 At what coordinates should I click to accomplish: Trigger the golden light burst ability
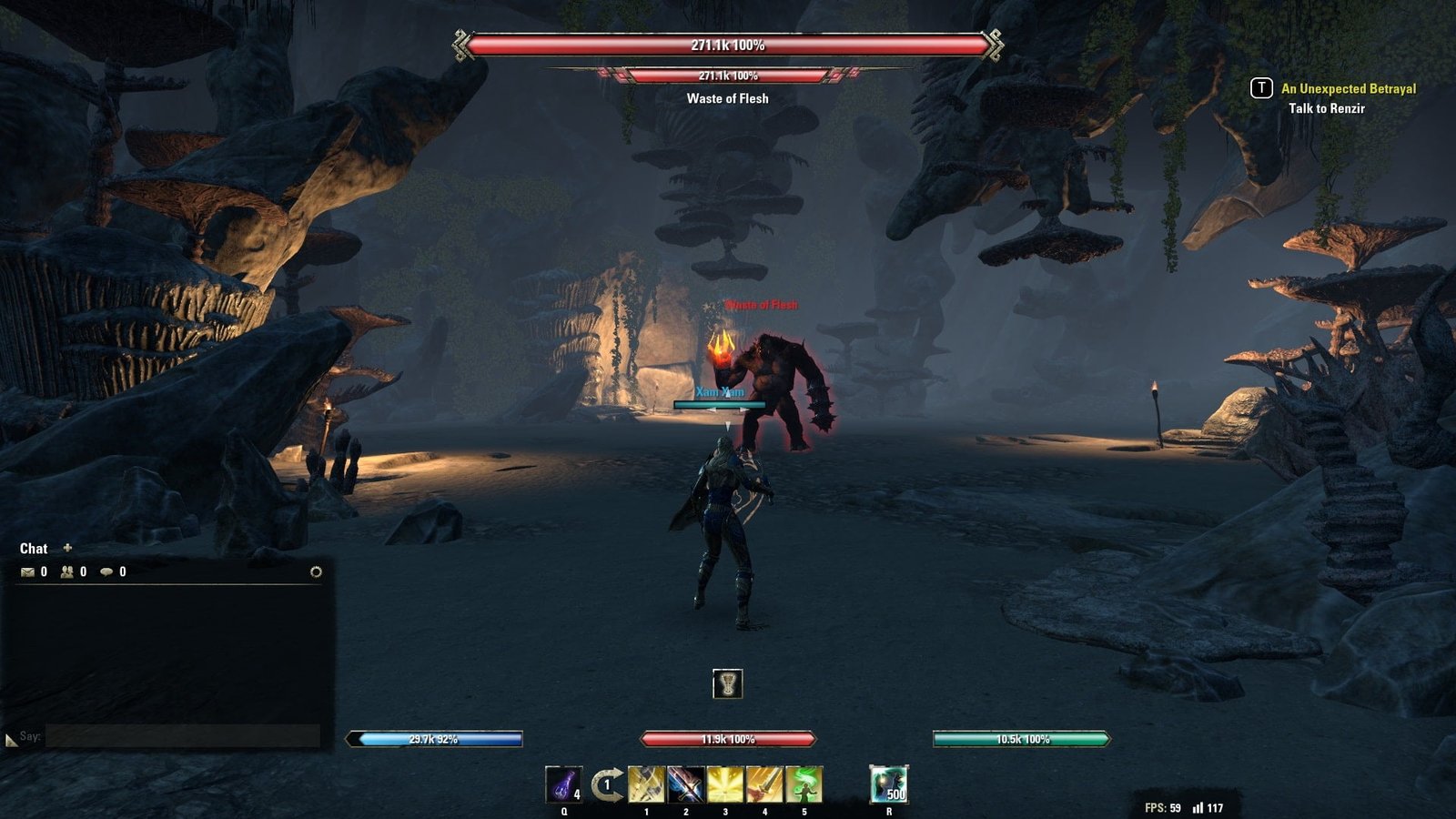click(x=725, y=784)
